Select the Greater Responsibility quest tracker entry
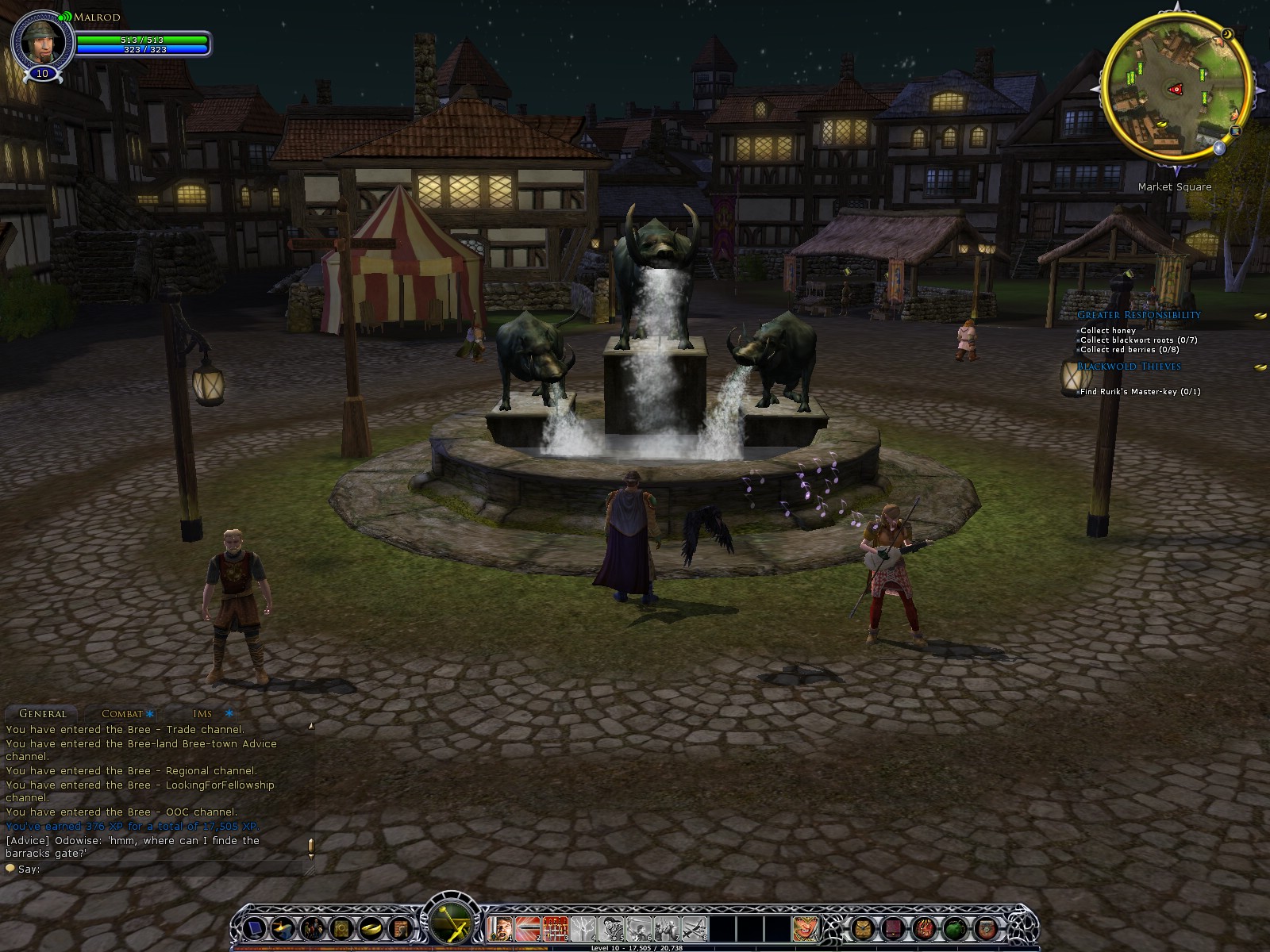 (x=1138, y=315)
